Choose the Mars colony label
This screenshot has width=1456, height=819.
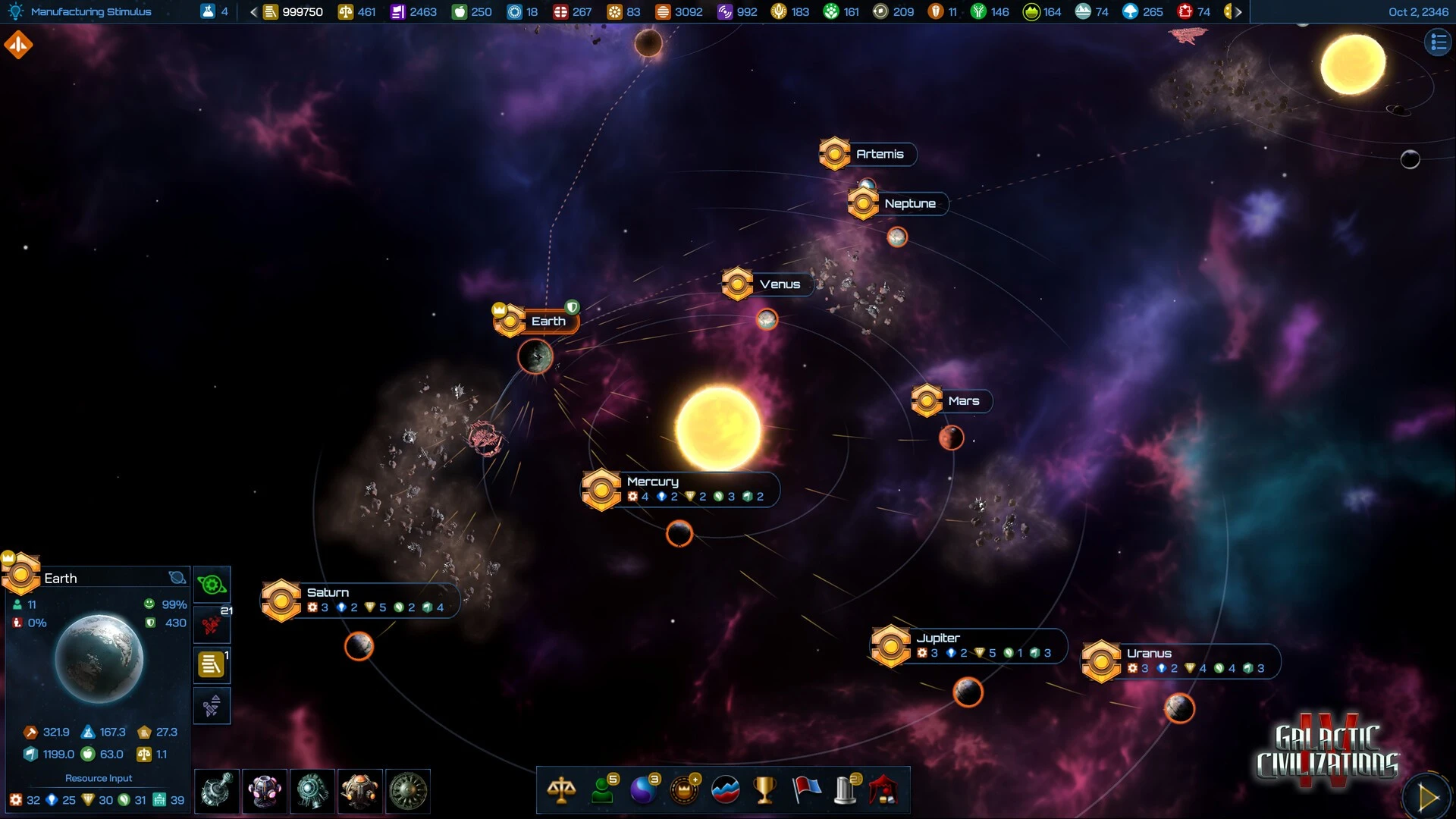pos(963,401)
